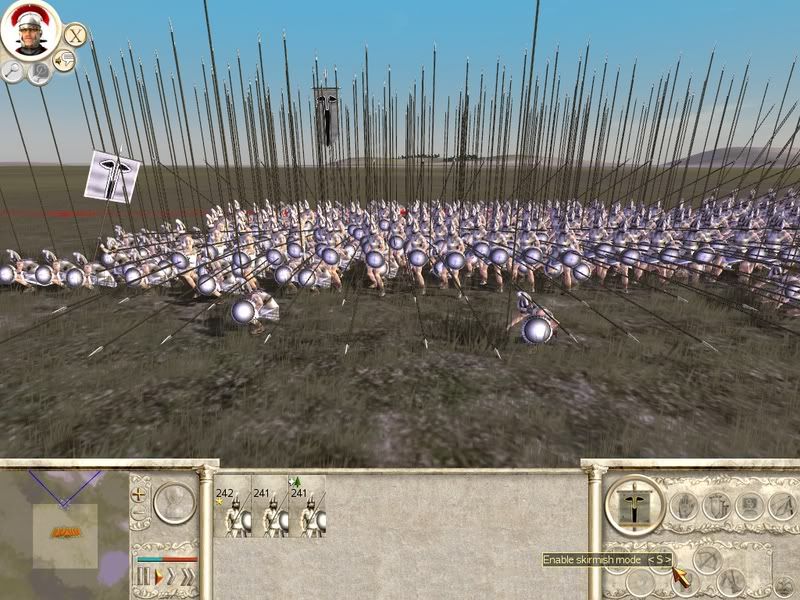
Task: Pause the battle
Action: click(x=142, y=577)
